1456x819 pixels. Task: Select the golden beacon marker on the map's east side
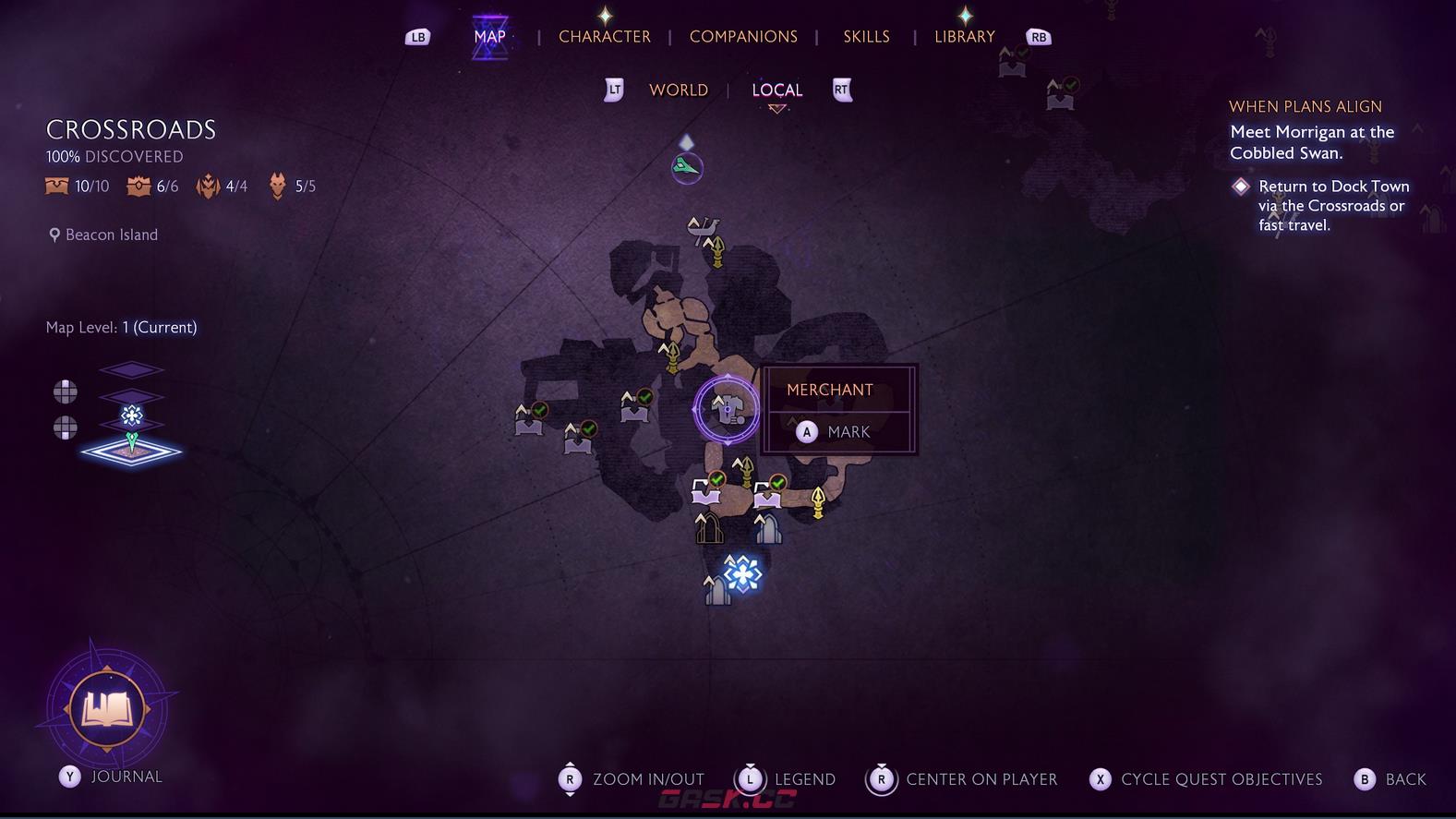click(817, 501)
